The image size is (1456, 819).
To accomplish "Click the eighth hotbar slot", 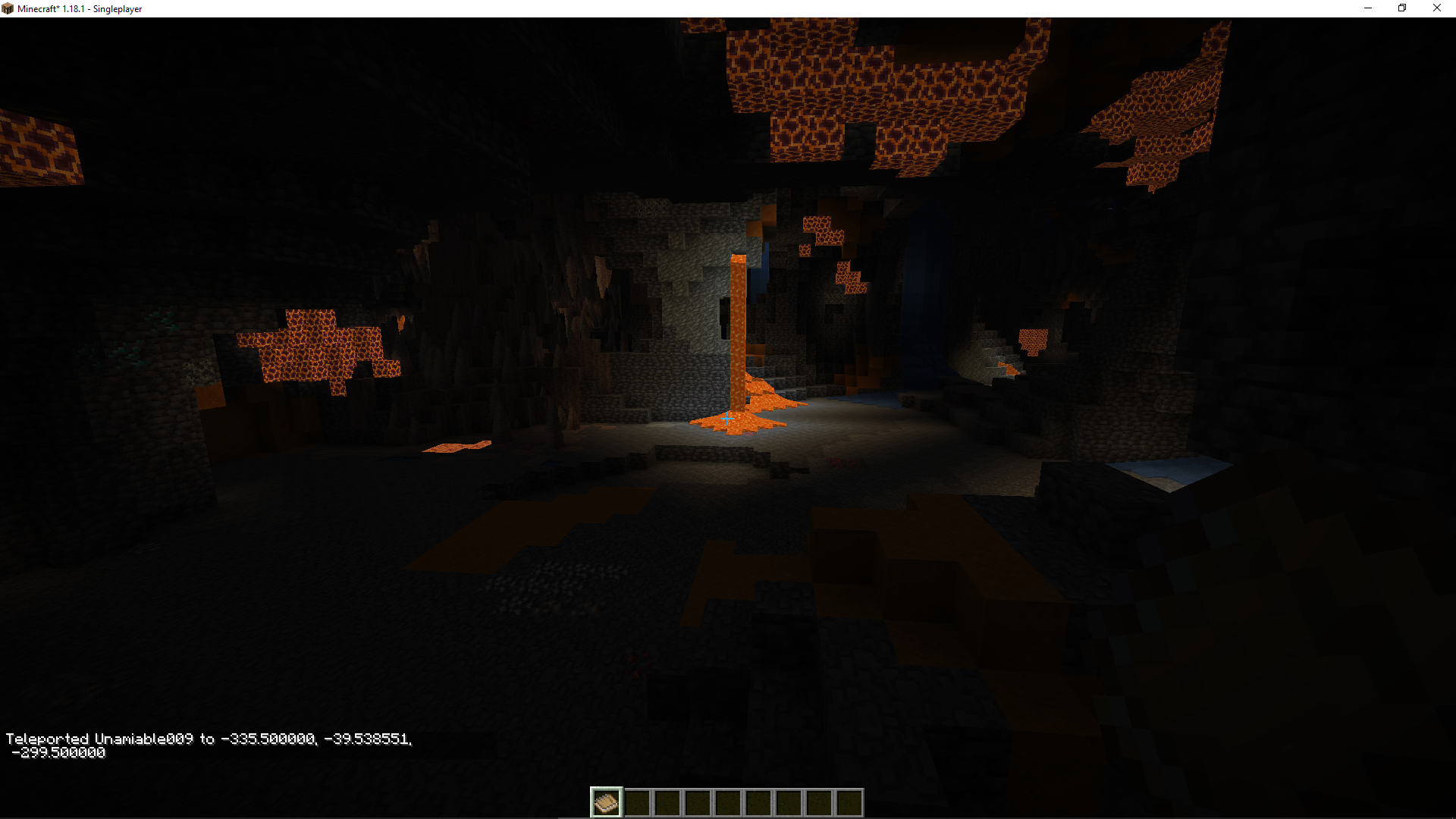I will pyautogui.click(x=817, y=802).
